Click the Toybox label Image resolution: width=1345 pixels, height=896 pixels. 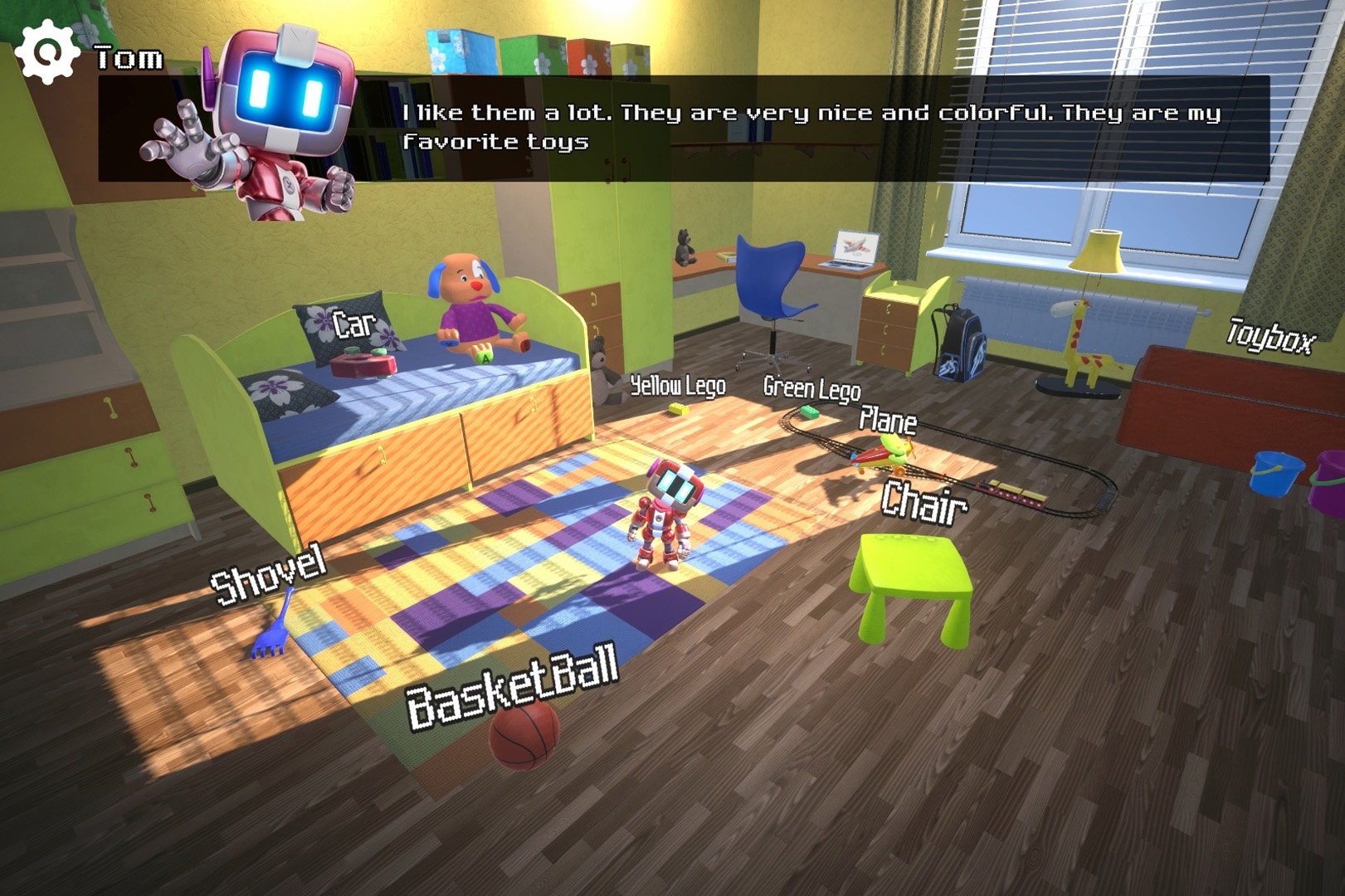click(x=1270, y=336)
